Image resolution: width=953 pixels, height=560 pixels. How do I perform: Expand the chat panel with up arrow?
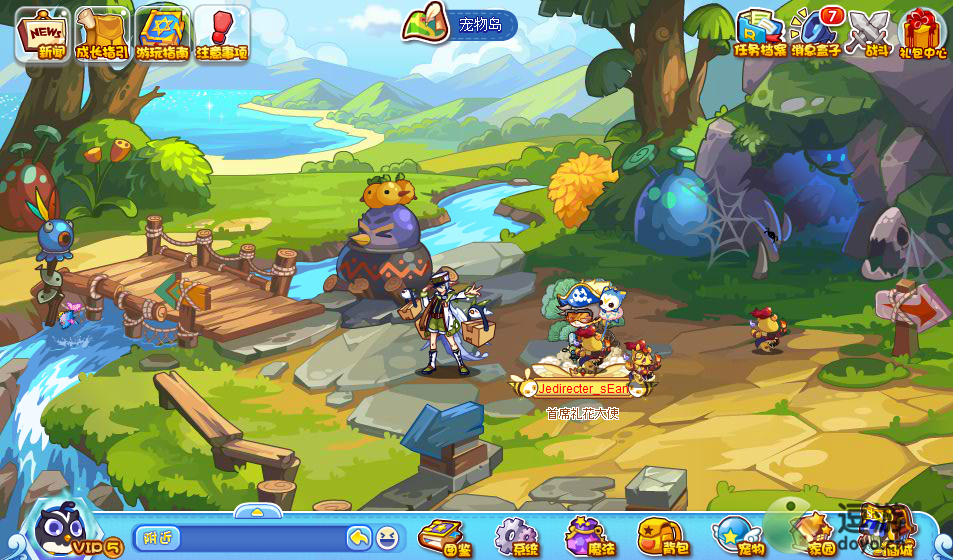pyautogui.click(x=257, y=511)
